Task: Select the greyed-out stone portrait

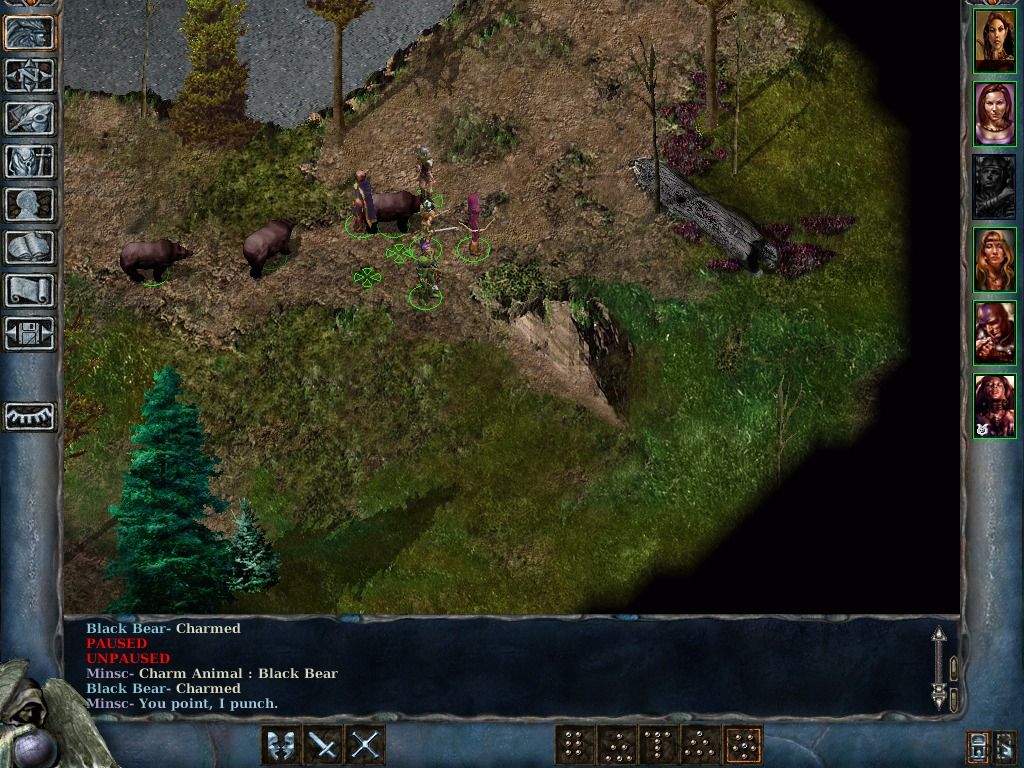Action: coord(995,187)
